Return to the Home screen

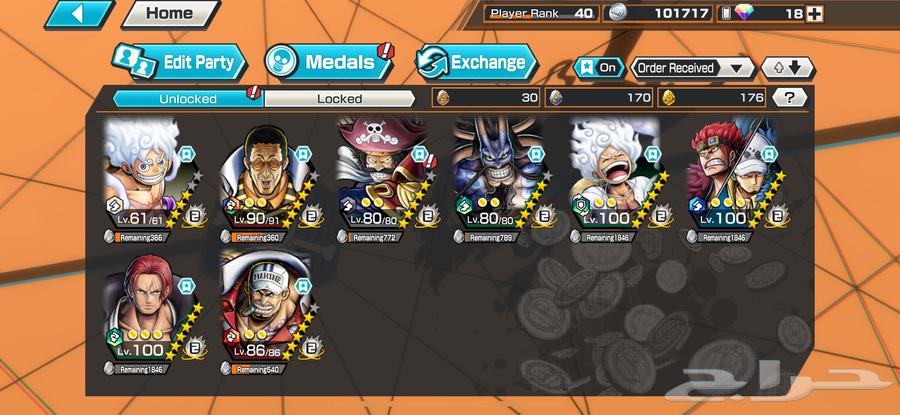(x=171, y=14)
